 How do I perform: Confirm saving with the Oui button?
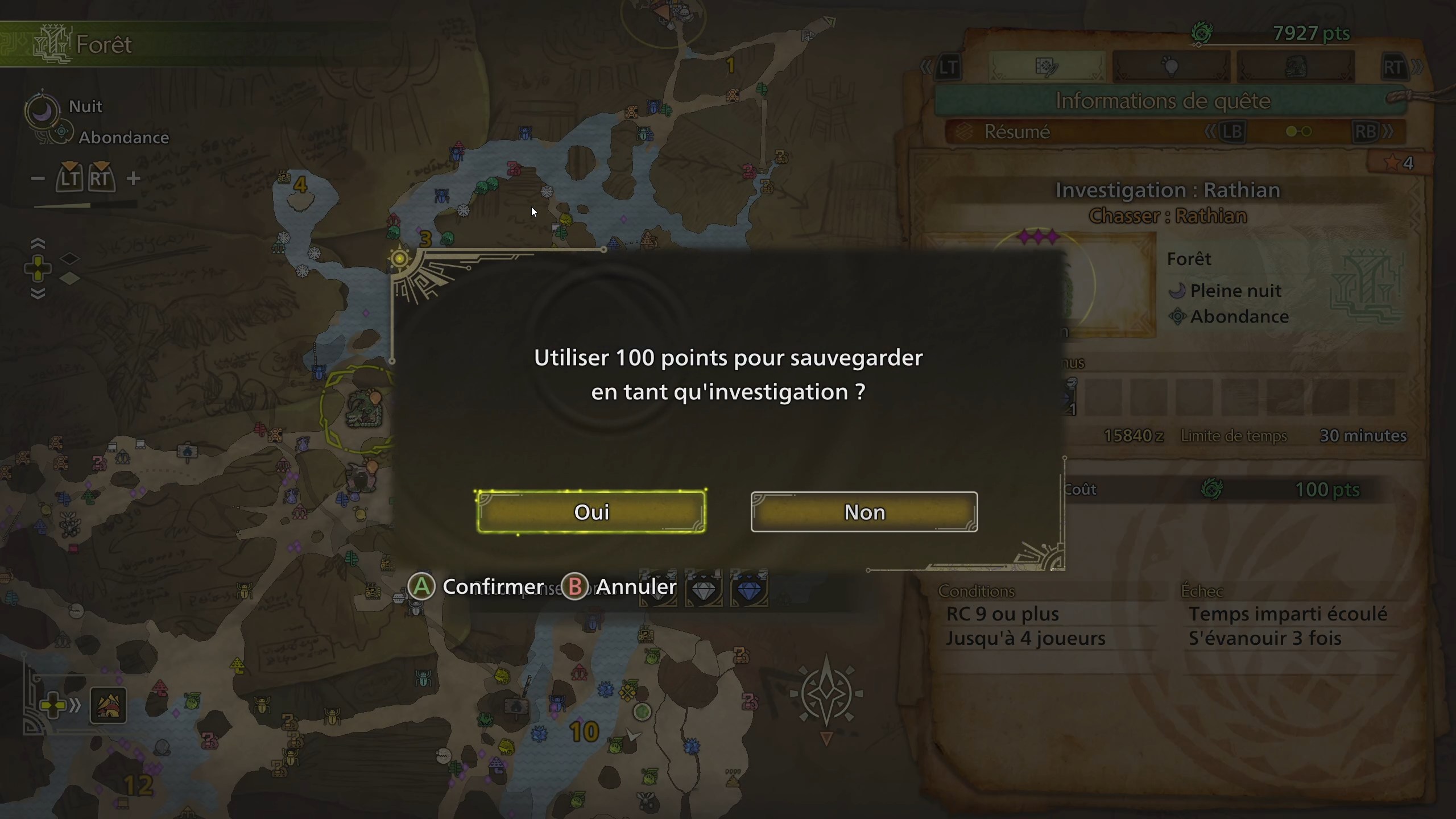[591, 511]
